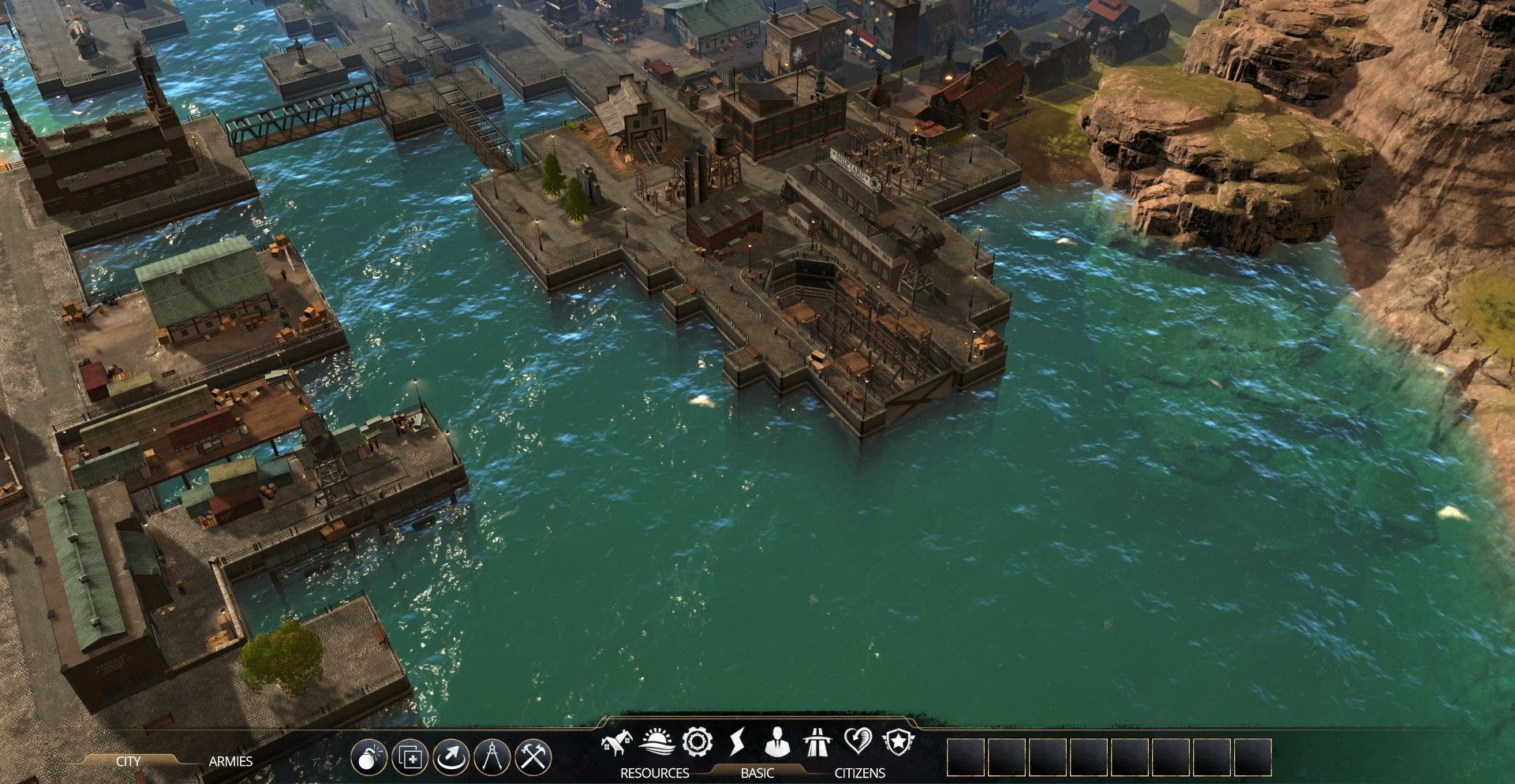Open the Armies tab
The width and height of the screenshot is (1515, 784).
pyautogui.click(x=230, y=761)
